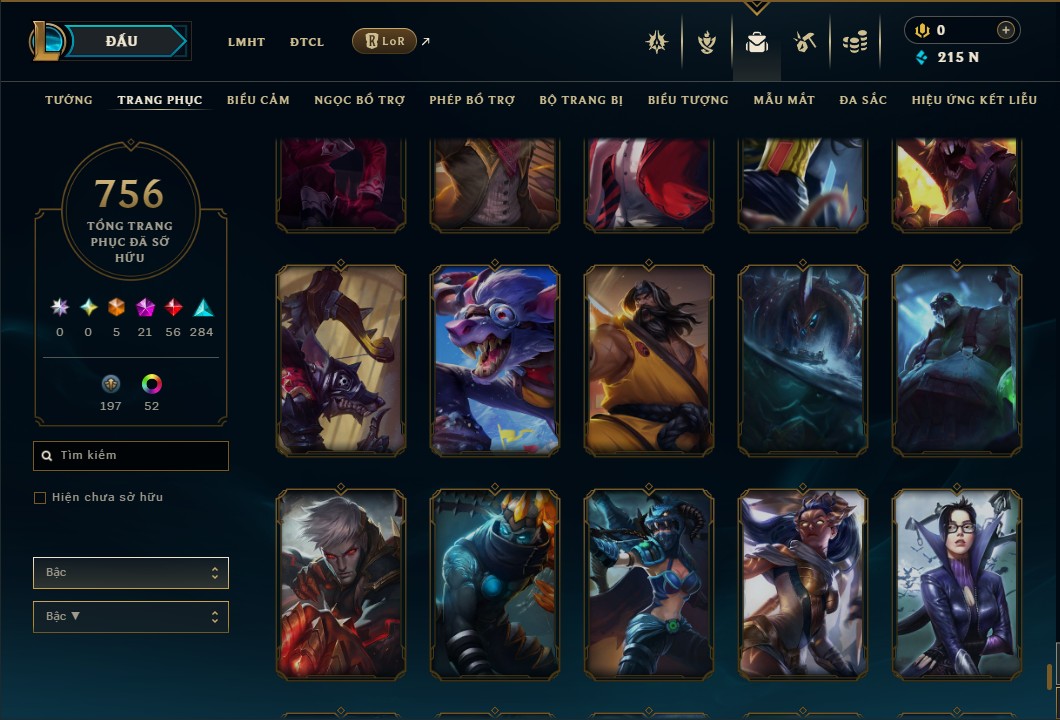Screen dimensions: 1060x720
Task: Toggle the Hiện chưa sở hữu checkbox
Action: point(40,498)
